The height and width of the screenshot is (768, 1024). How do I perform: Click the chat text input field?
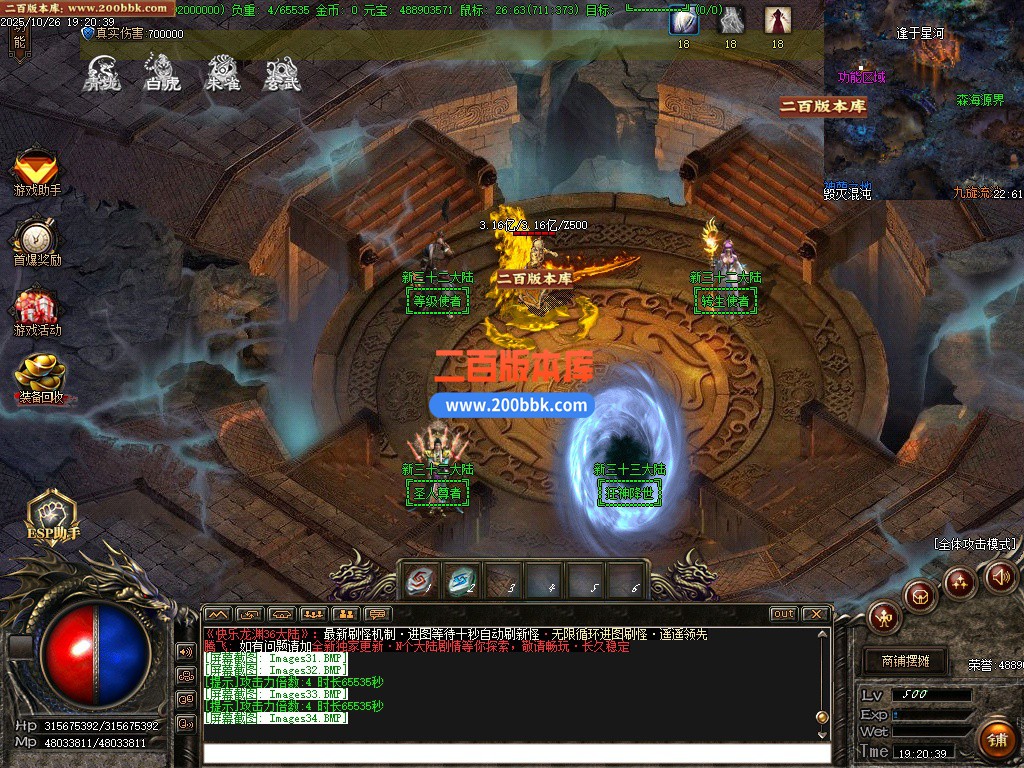point(515,753)
